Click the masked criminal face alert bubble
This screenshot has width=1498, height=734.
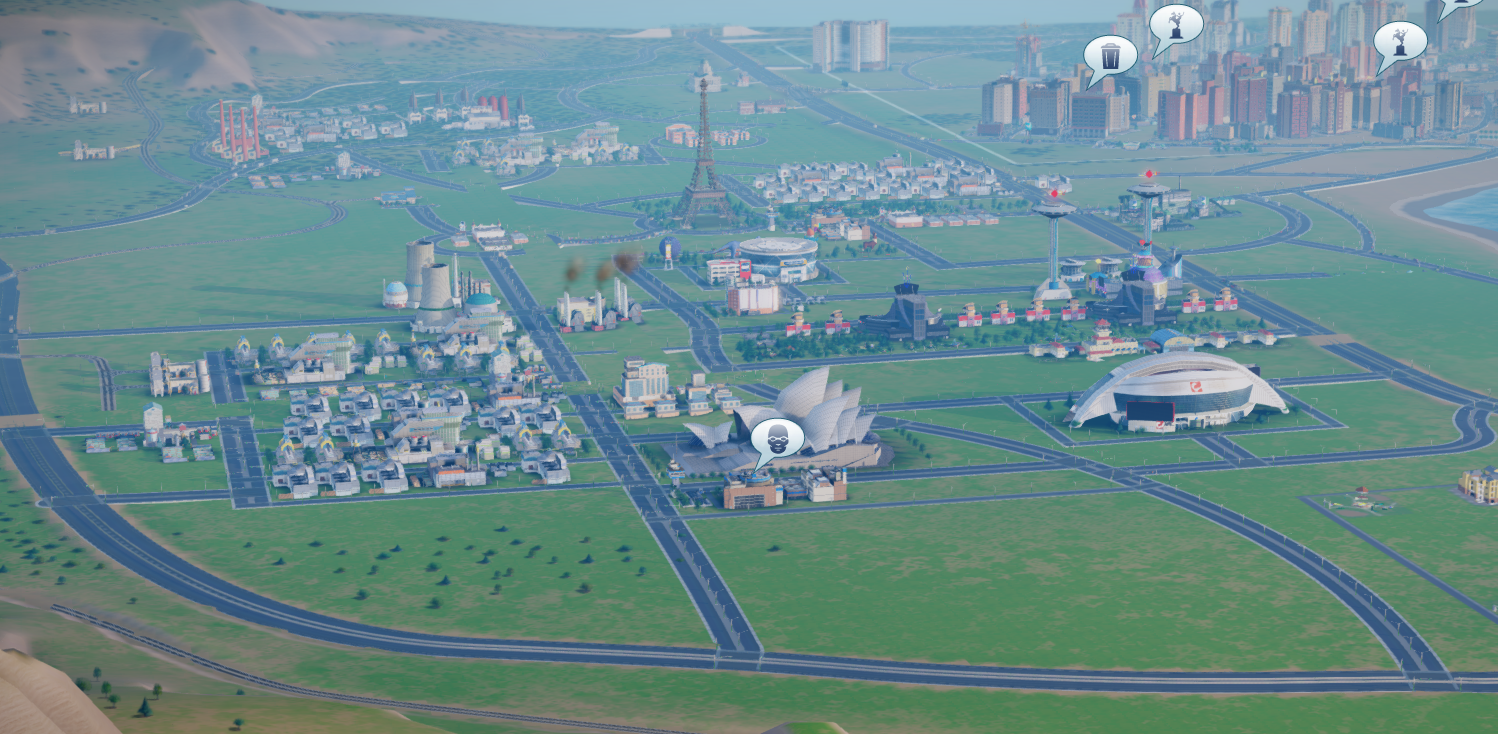(776, 438)
